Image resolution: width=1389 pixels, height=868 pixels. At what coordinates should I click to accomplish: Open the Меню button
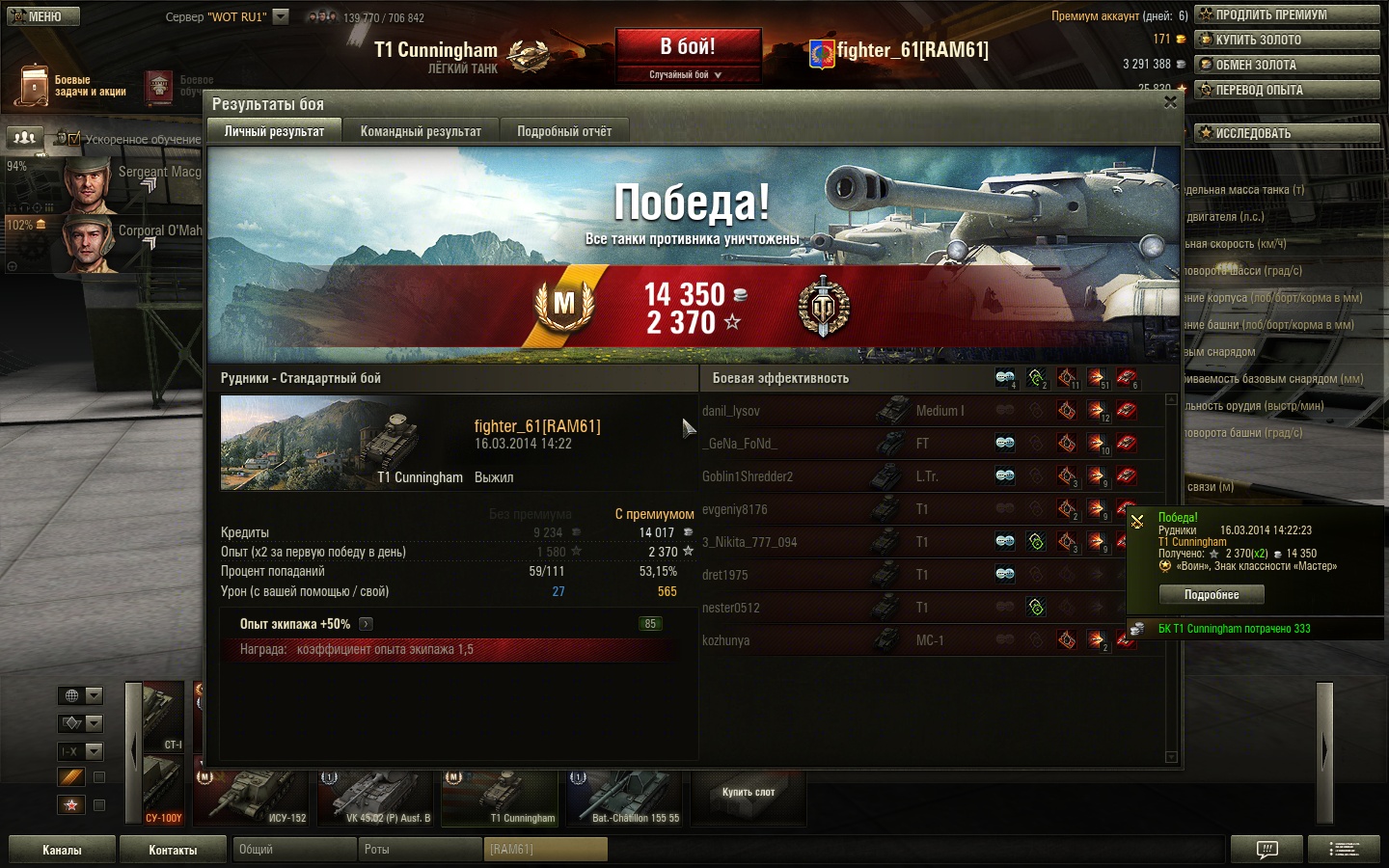(x=43, y=16)
